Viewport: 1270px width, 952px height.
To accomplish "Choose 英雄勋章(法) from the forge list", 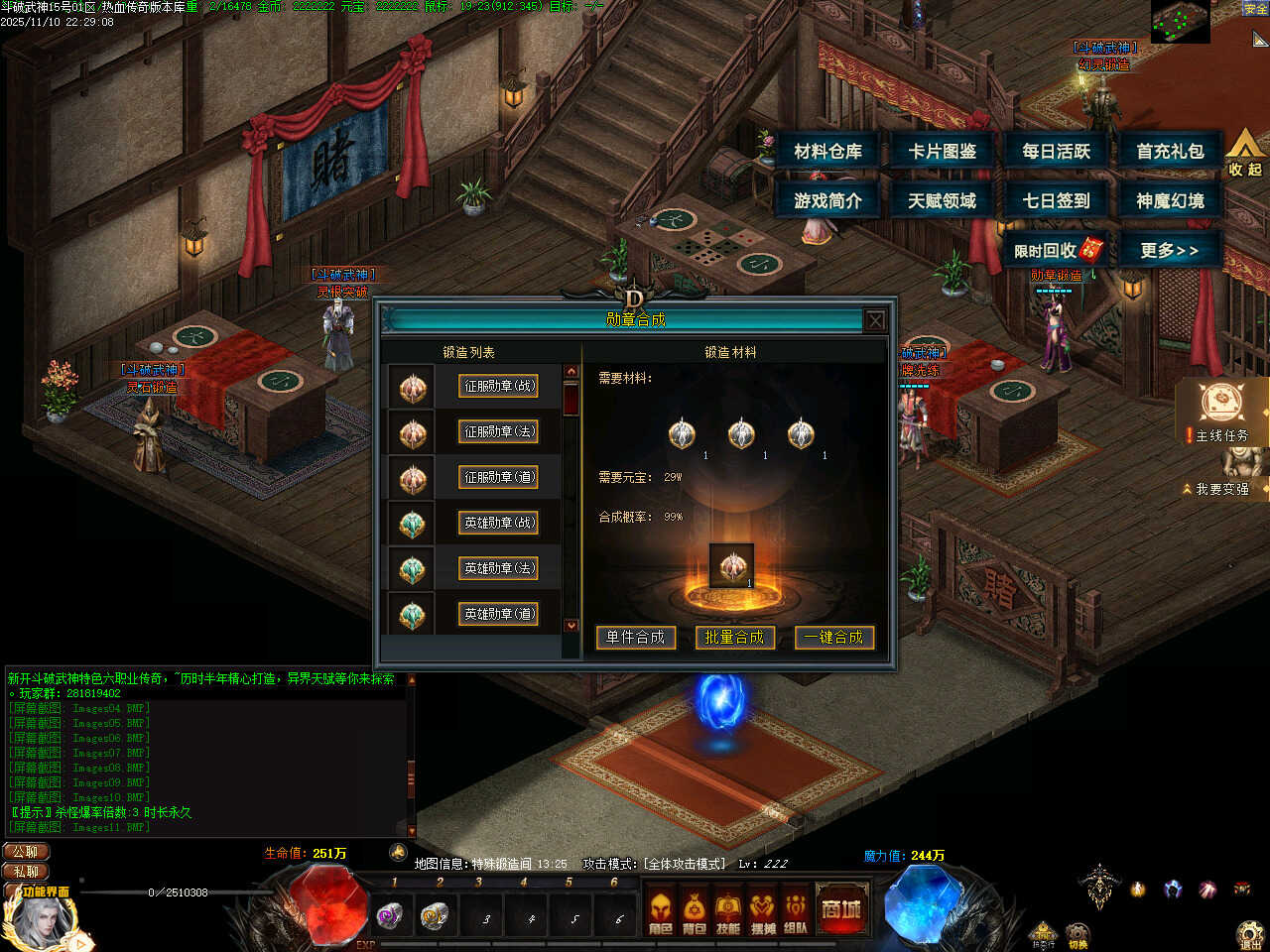I will (x=499, y=568).
